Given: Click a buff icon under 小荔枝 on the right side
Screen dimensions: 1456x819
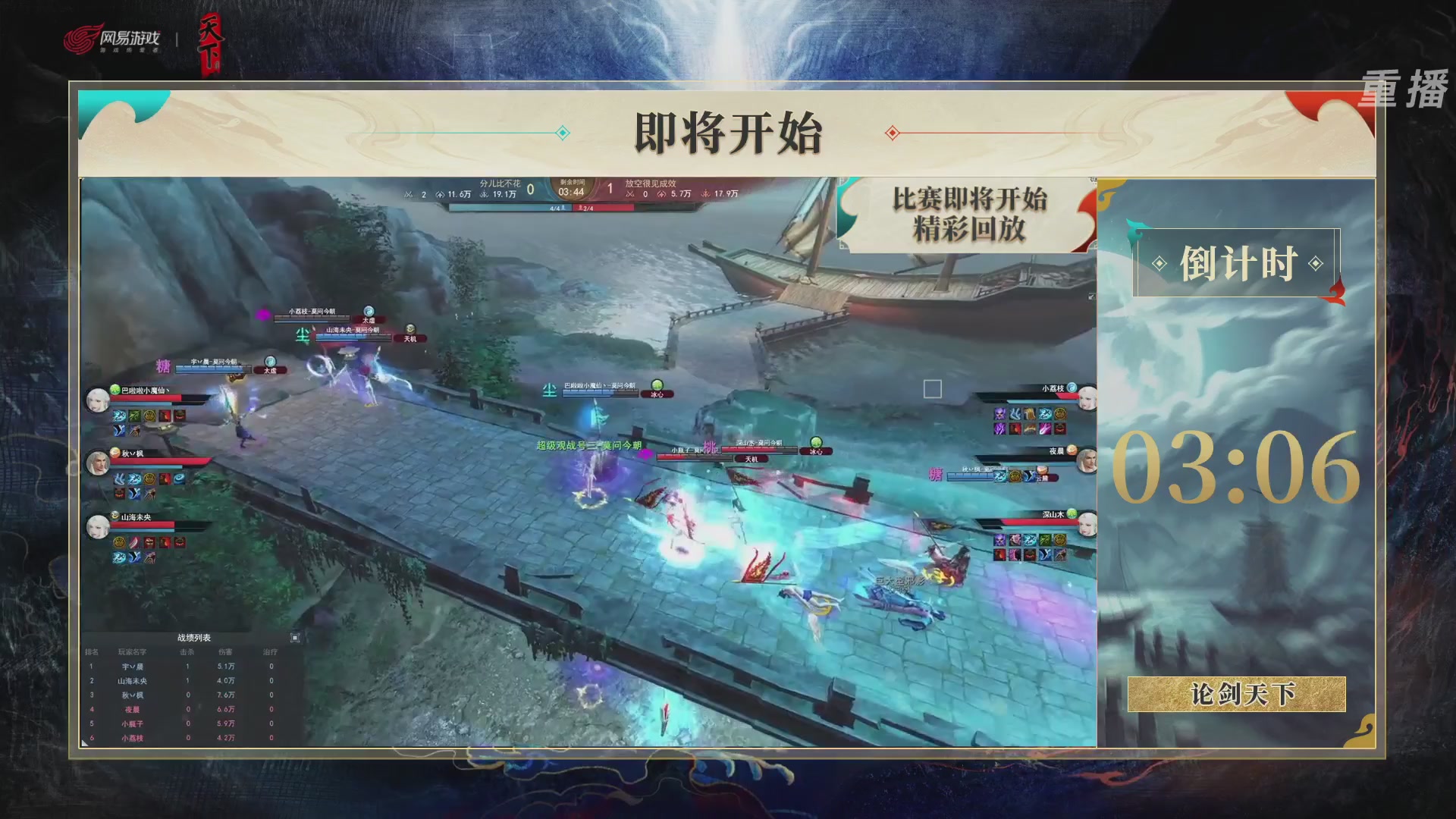Looking at the screenshot, I should click(x=1000, y=415).
